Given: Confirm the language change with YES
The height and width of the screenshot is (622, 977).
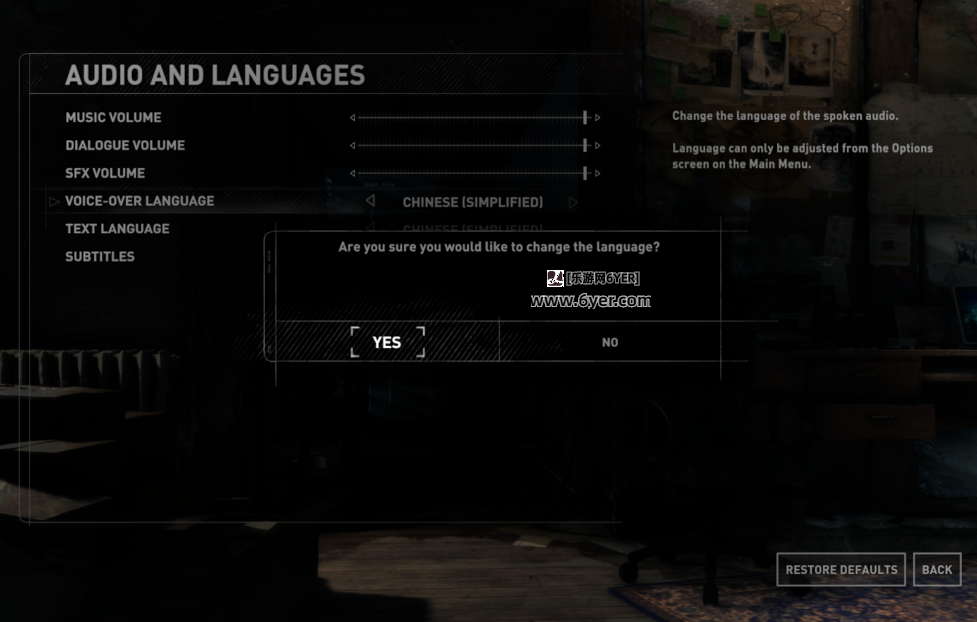Looking at the screenshot, I should click(387, 342).
